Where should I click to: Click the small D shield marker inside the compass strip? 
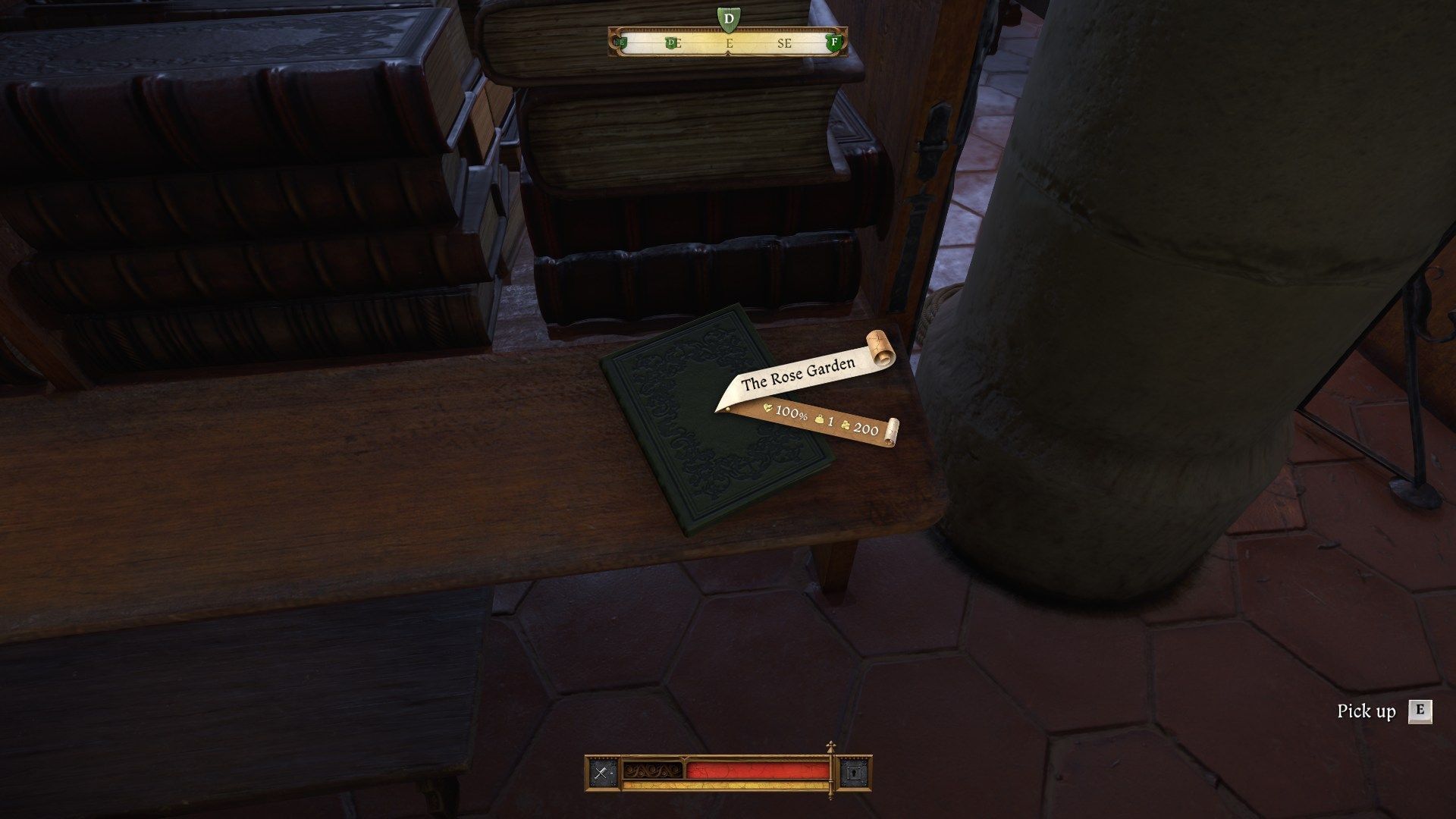tap(671, 43)
